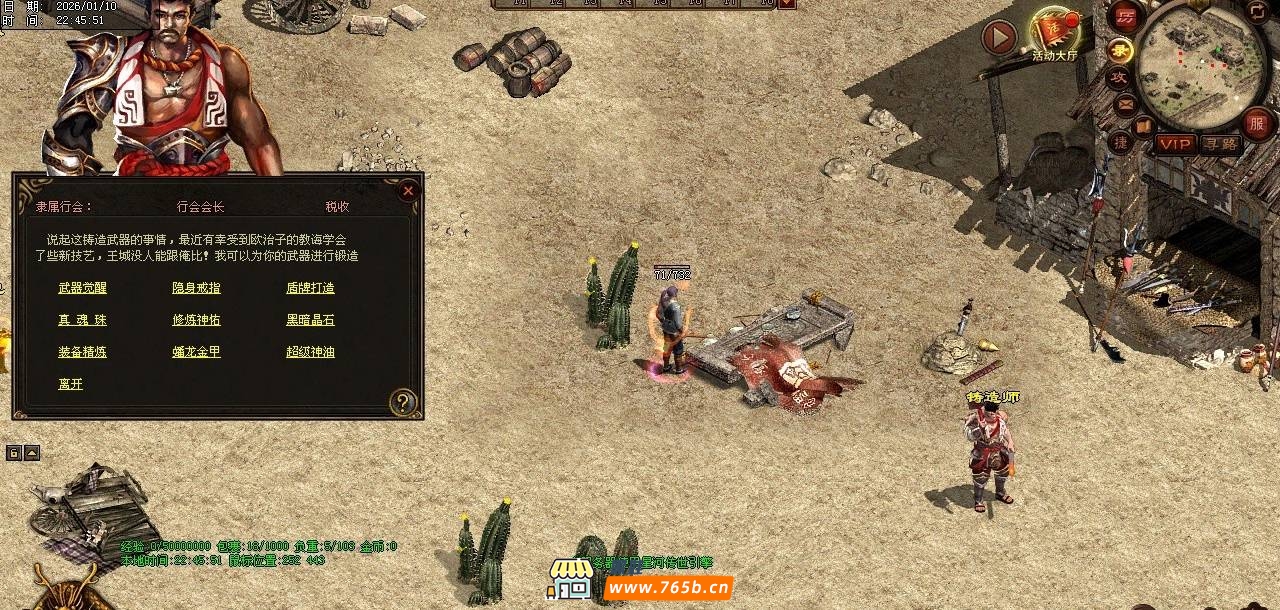Click the minimap refresh arrows button
1280x610 pixels.
tap(1257, 11)
